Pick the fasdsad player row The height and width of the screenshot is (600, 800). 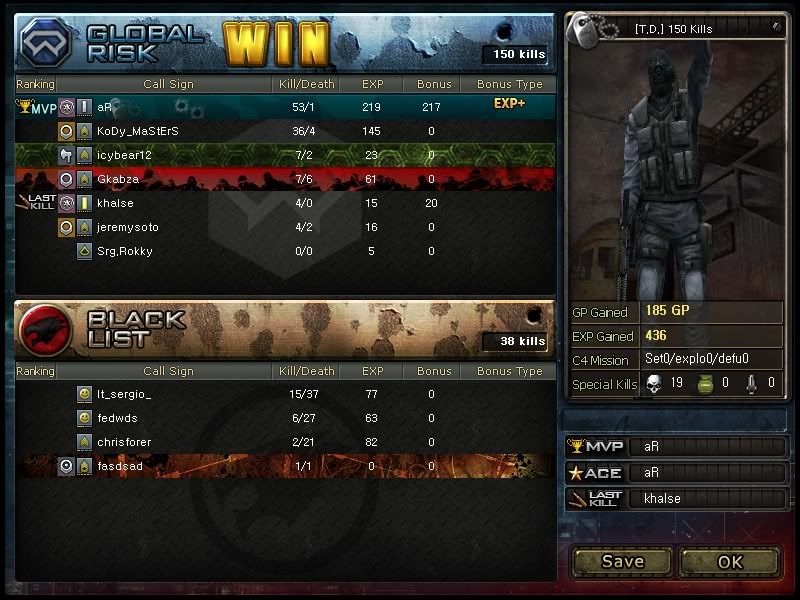(121, 466)
